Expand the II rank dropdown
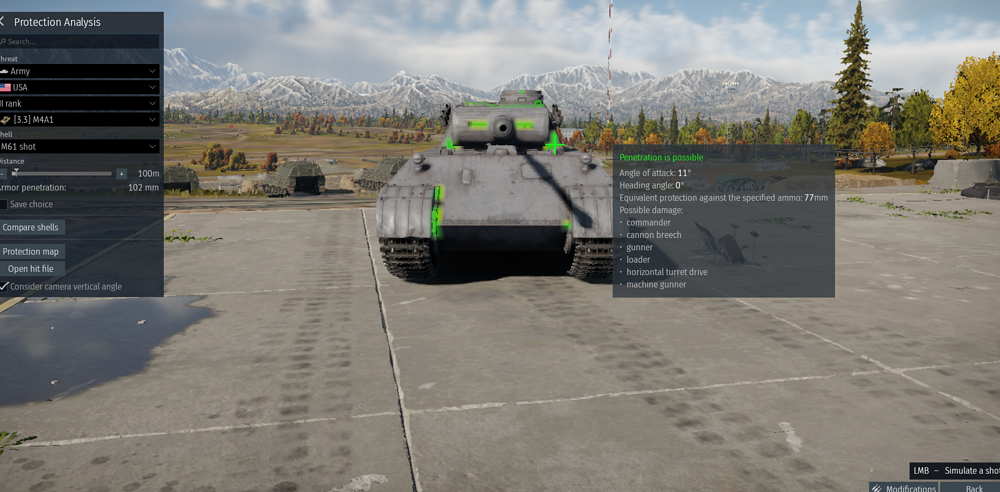1000x492 pixels. 80,103
